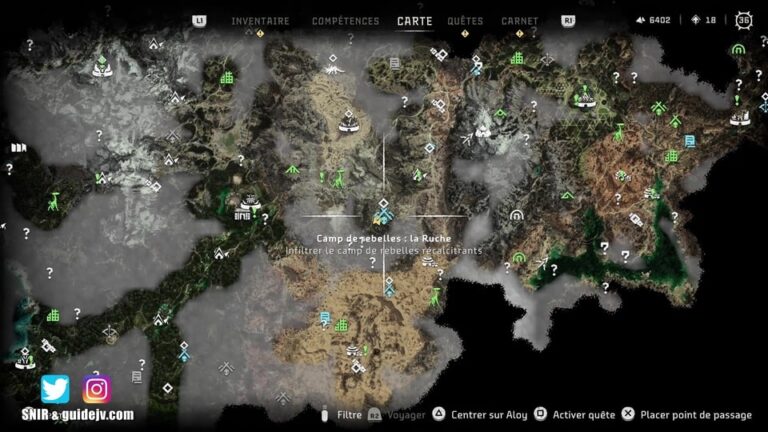Go to the Quêtes tab
The height and width of the screenshot is (432, 768).
pyautogui.click(x=465, y=20)
